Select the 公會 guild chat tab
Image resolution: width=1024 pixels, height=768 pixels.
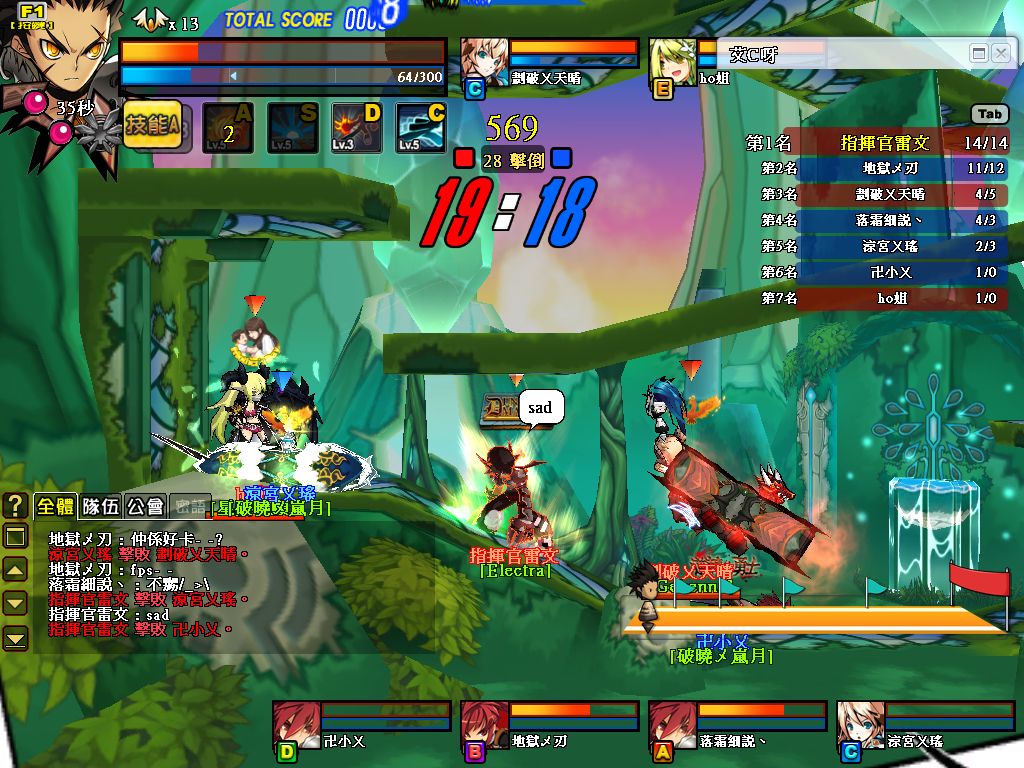point(145,506)
